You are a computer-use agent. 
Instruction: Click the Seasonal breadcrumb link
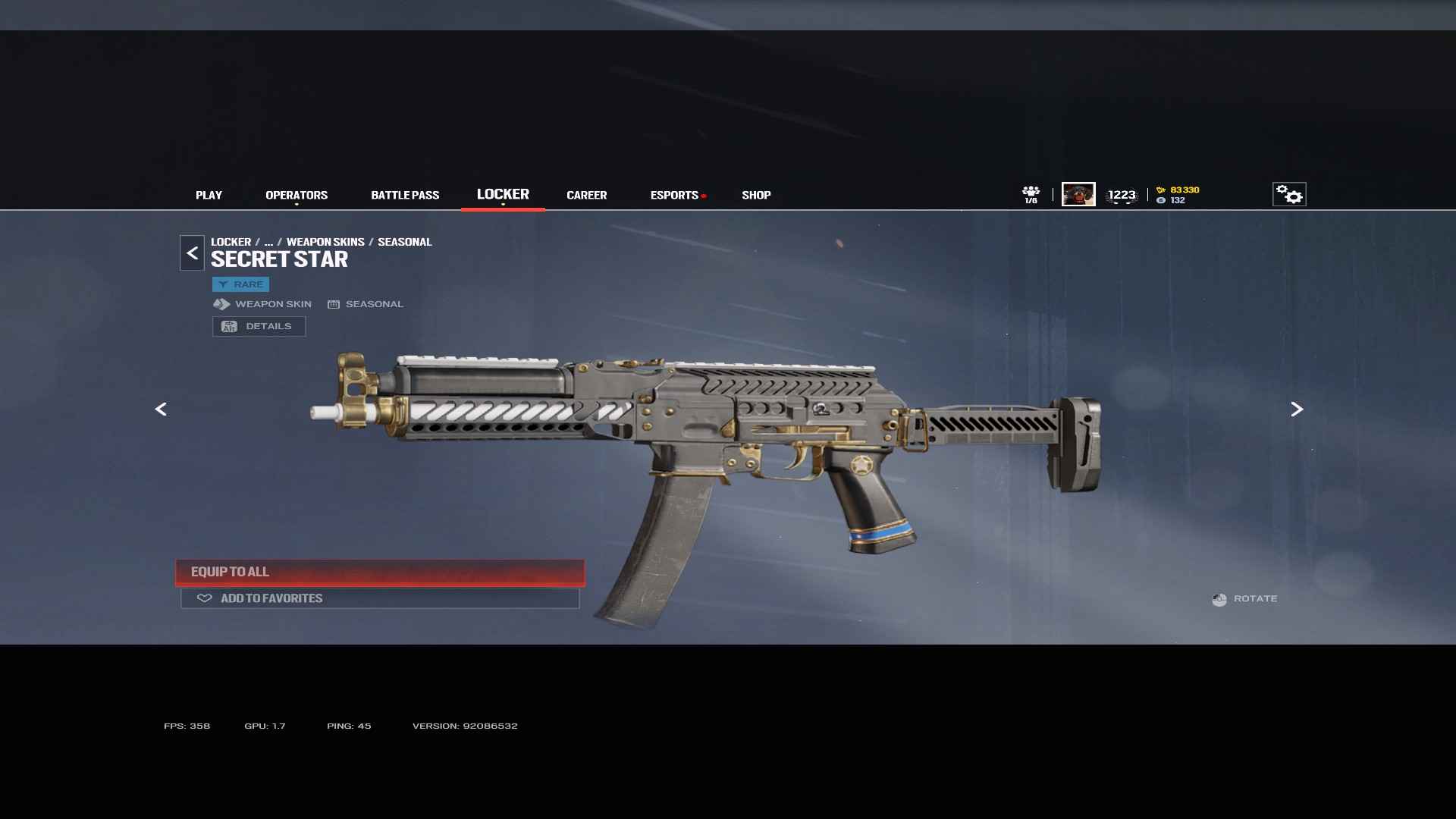(x=404, y=242)
